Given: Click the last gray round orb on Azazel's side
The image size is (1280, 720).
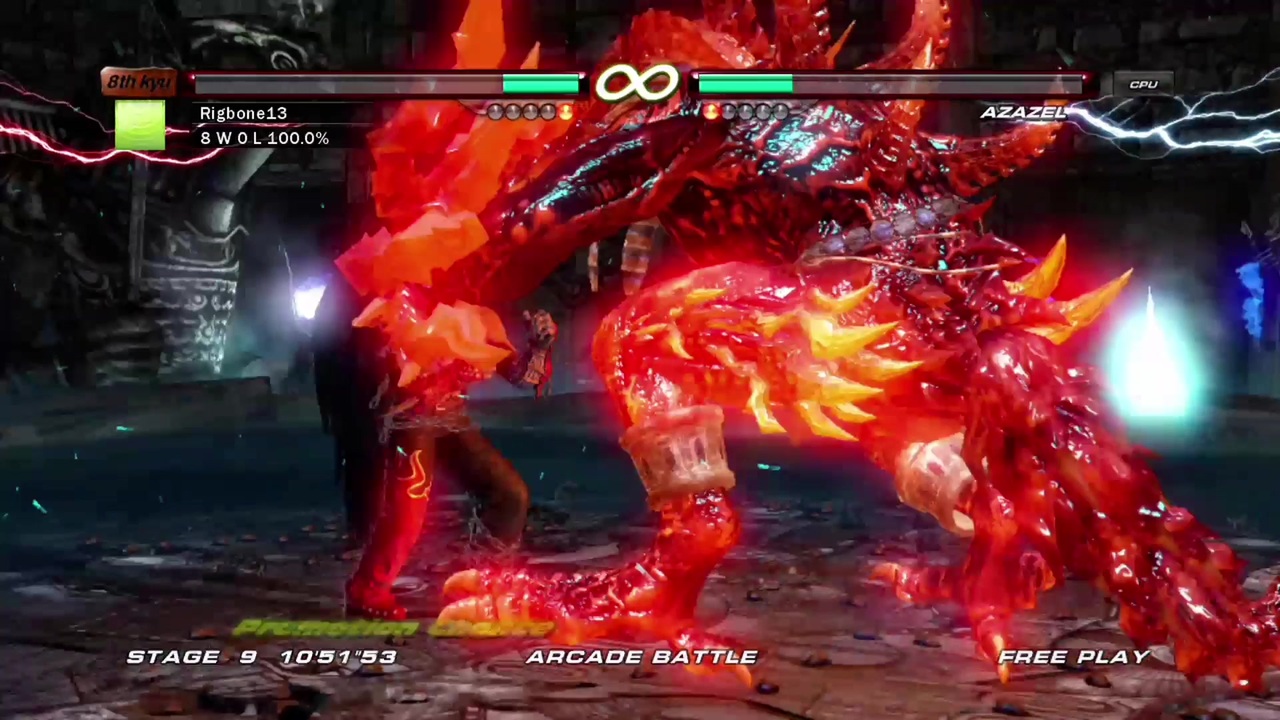Looking at the screenshot, I should 782,112.
